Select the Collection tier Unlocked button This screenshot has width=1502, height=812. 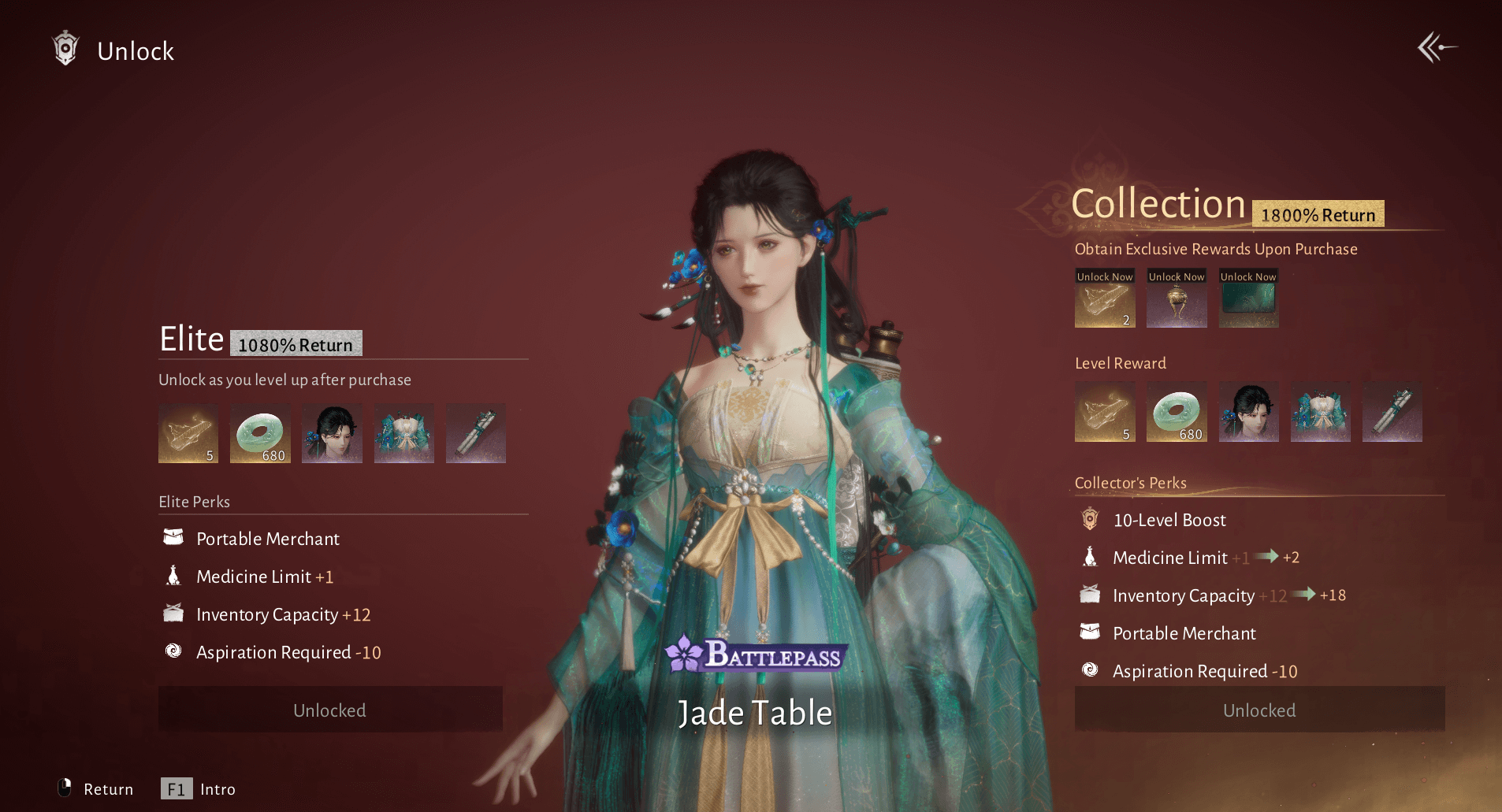pos(1258,710)
